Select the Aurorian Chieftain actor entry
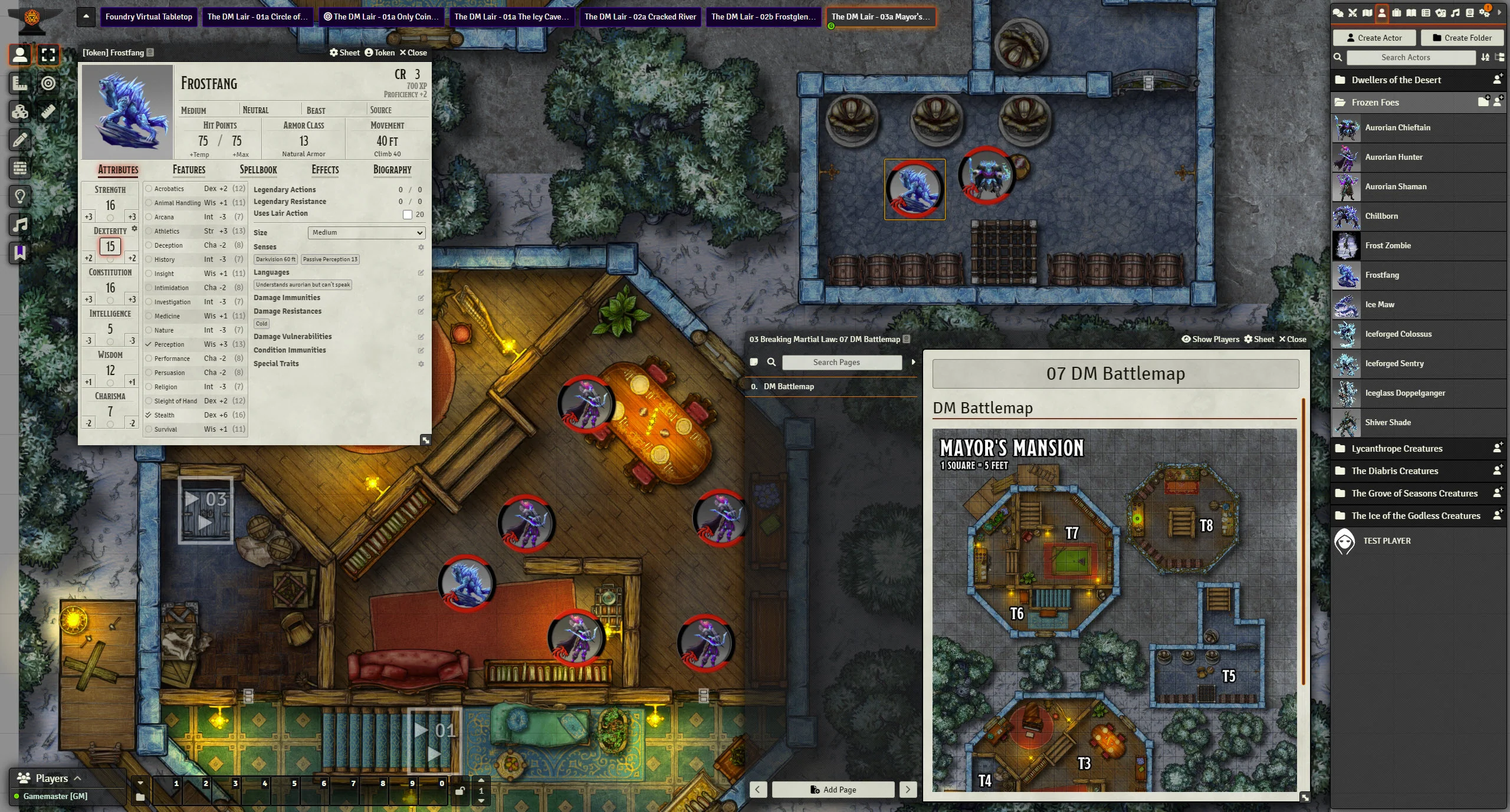The width and height of the screenshot is (1510, 812). click(1397, 128)
